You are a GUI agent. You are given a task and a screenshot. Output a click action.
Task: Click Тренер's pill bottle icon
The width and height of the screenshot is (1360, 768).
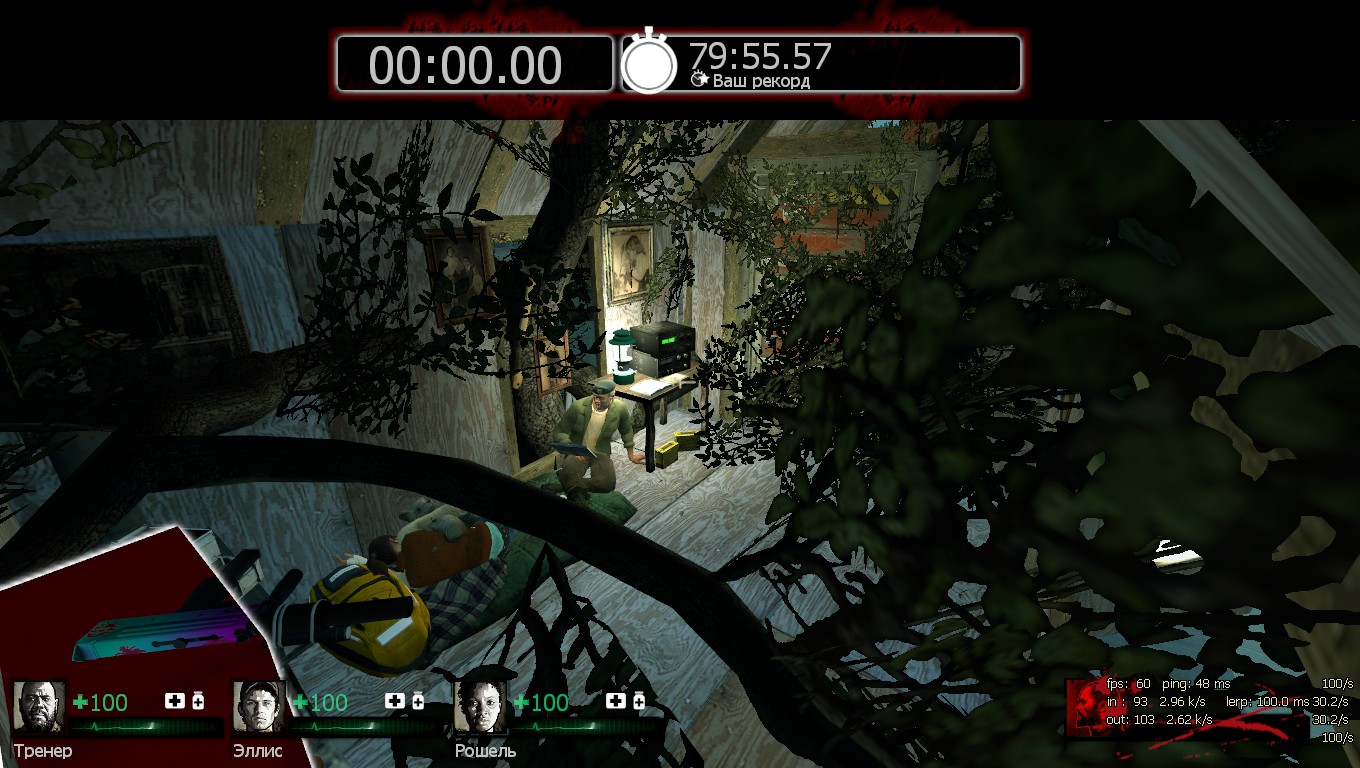pos(198,701)
